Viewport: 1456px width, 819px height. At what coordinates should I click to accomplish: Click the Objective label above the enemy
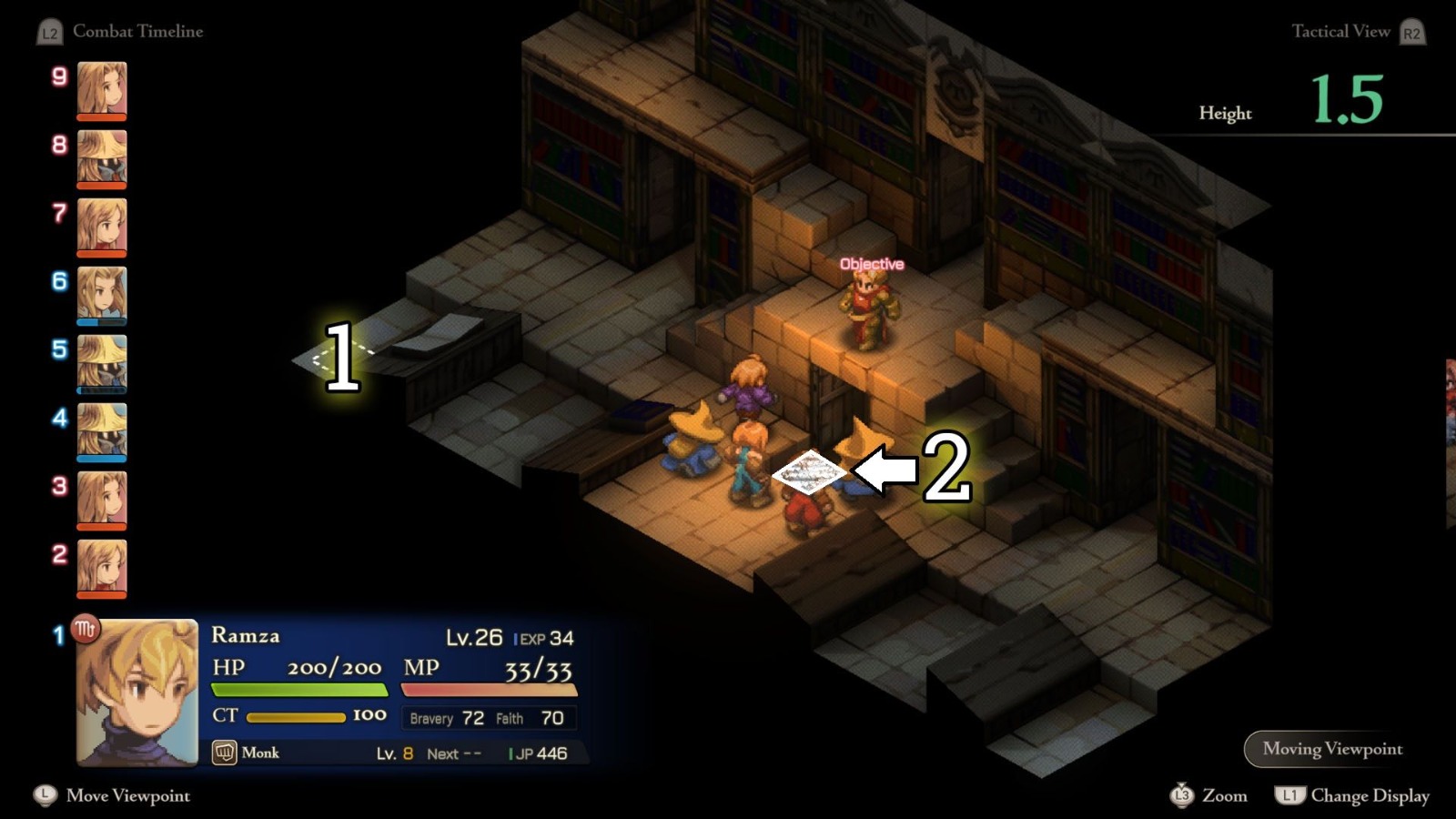tap(871, 263)
